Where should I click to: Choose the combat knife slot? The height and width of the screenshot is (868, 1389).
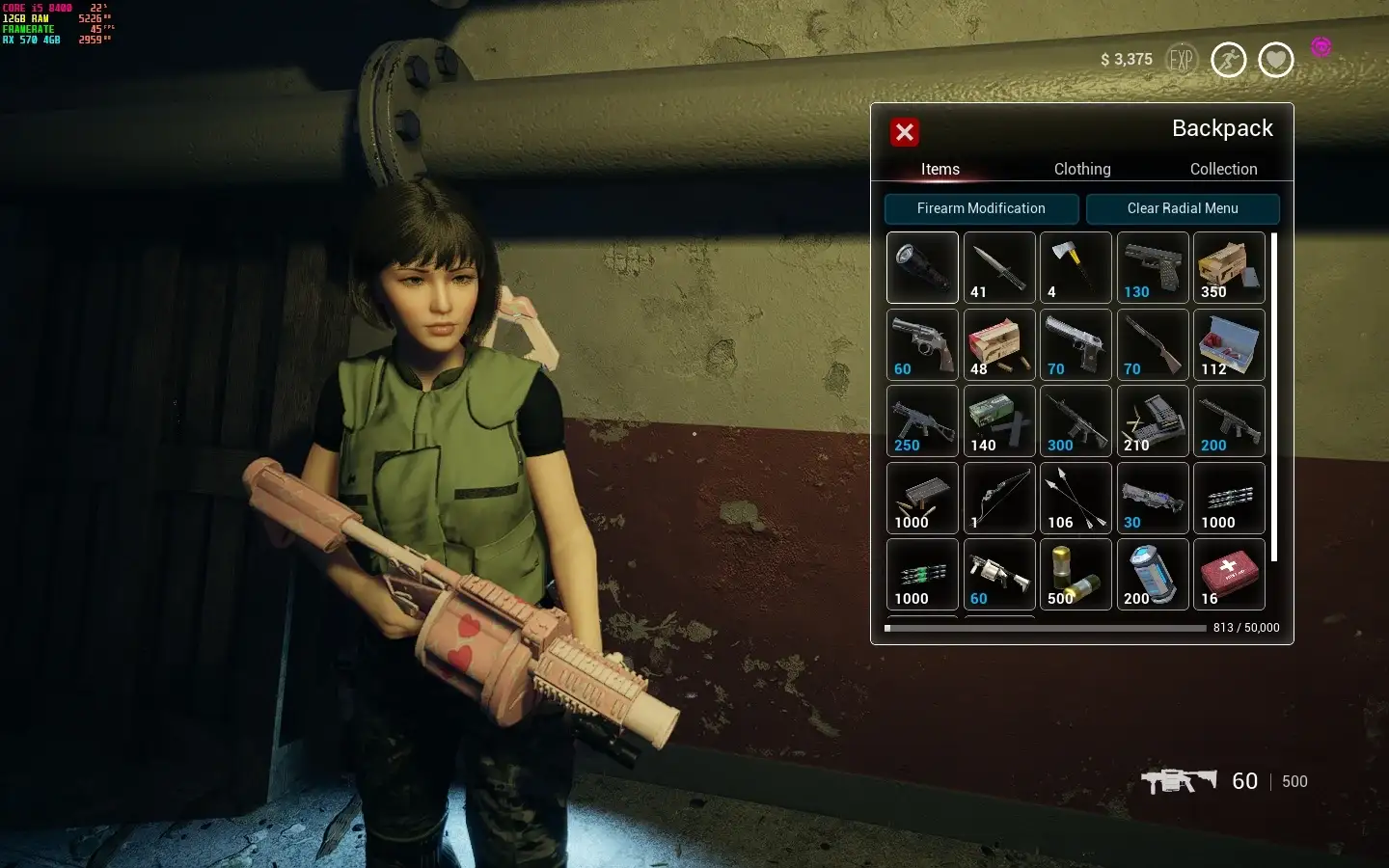[999, 267]
